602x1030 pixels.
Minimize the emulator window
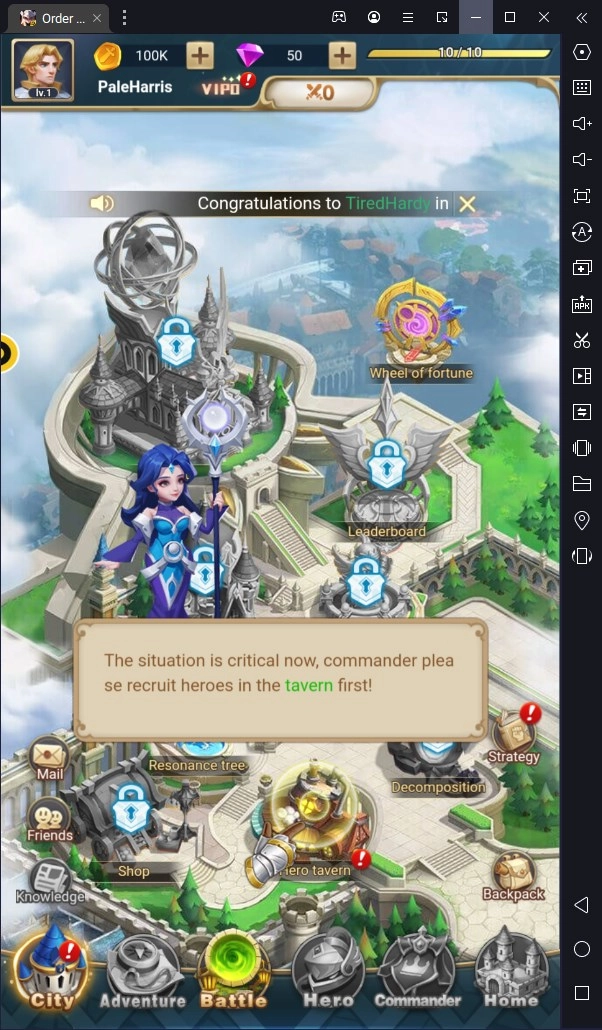point(476,17)
